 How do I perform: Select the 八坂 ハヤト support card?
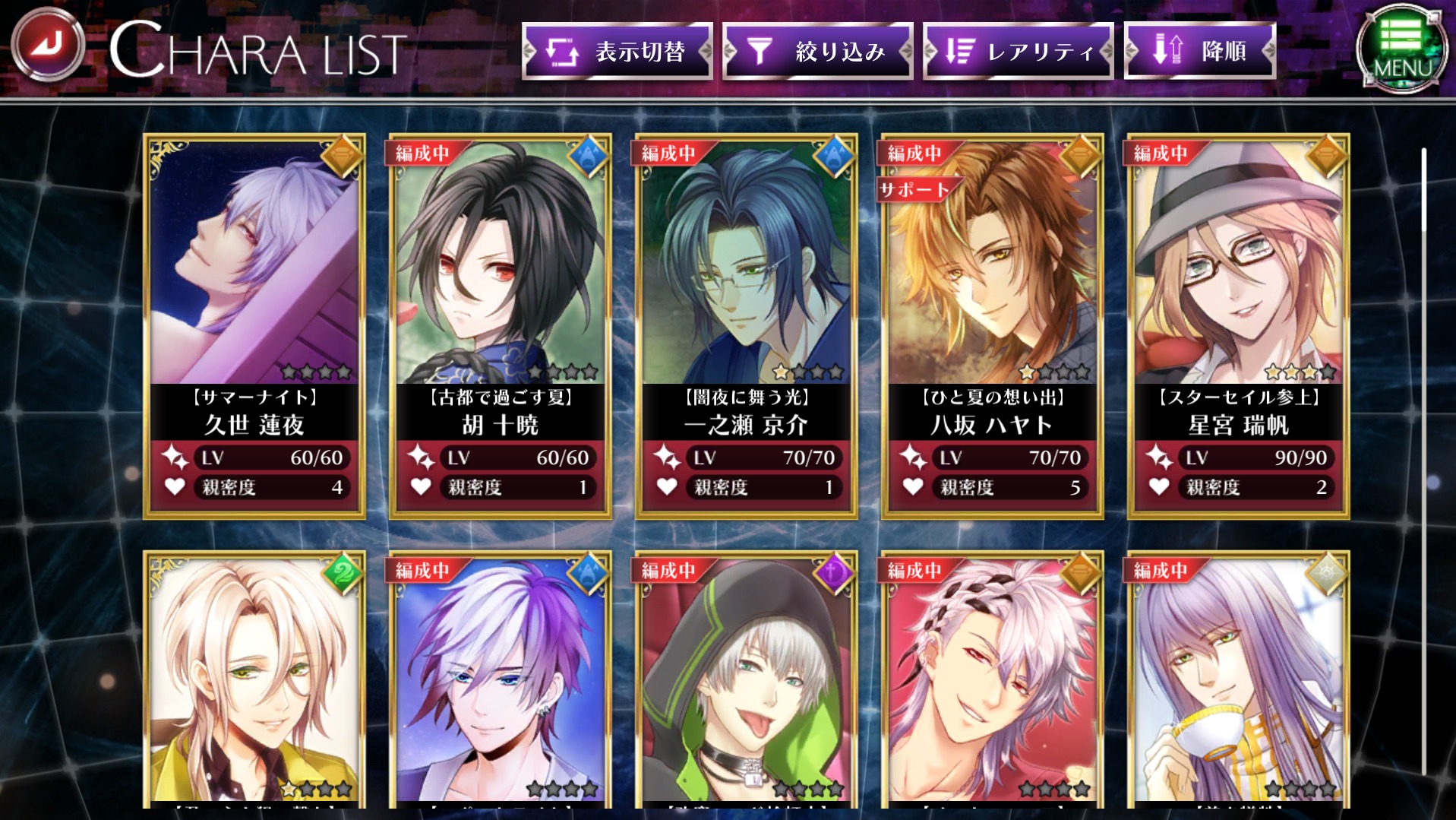point(992,326)
